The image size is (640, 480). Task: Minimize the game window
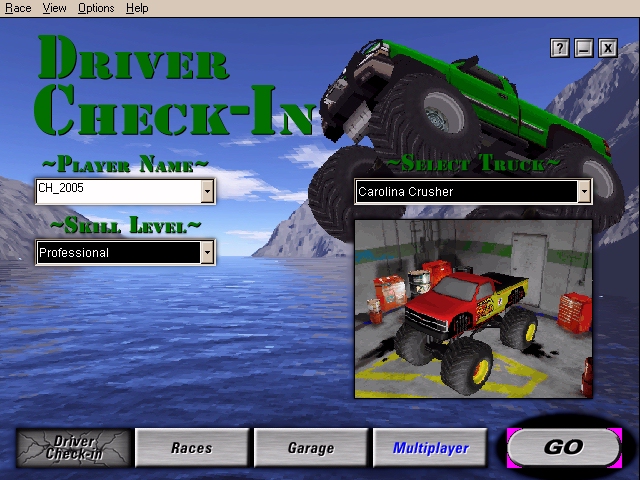[584, 47]
